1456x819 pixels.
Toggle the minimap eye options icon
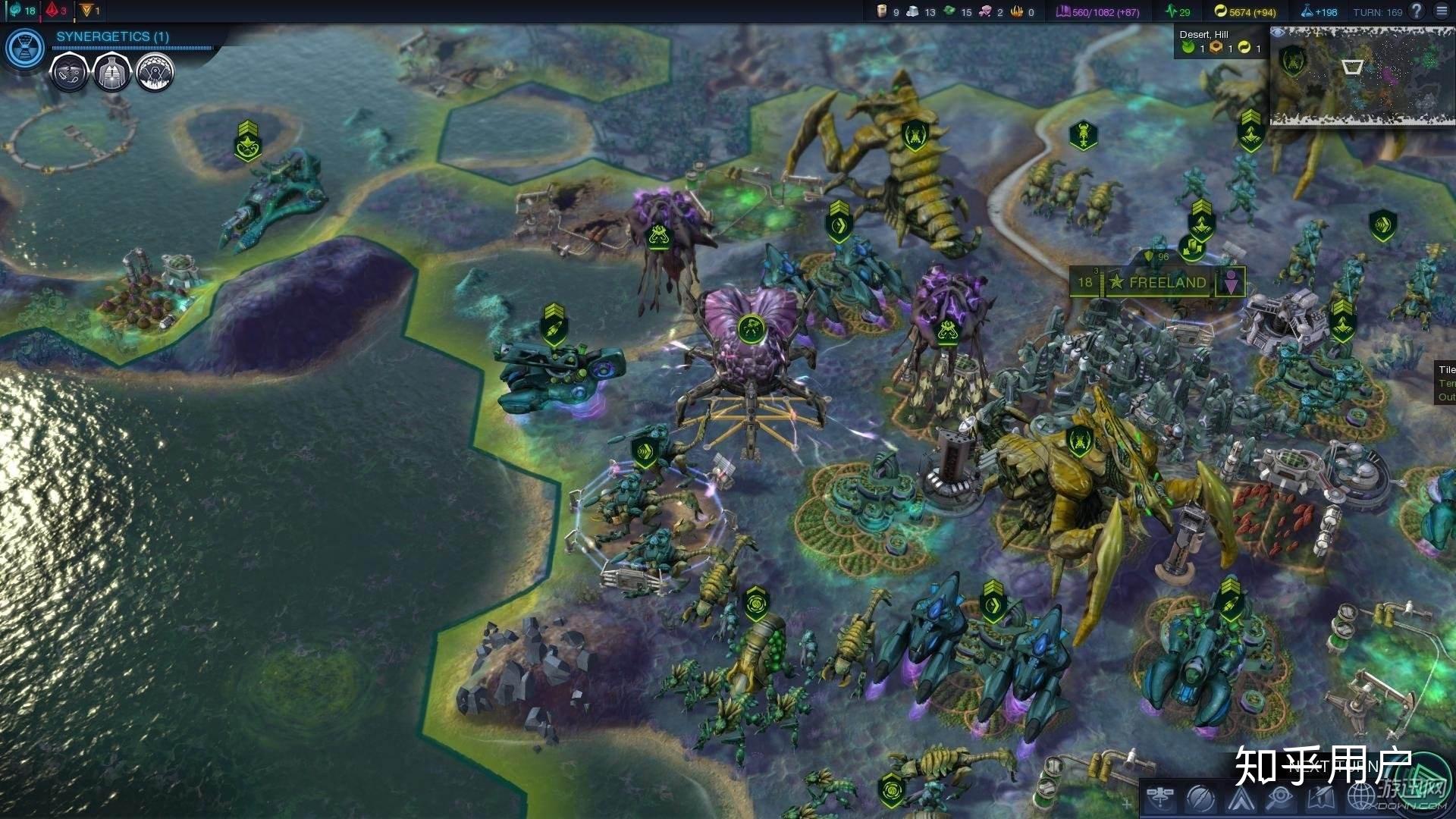(x=1278, y=33)
